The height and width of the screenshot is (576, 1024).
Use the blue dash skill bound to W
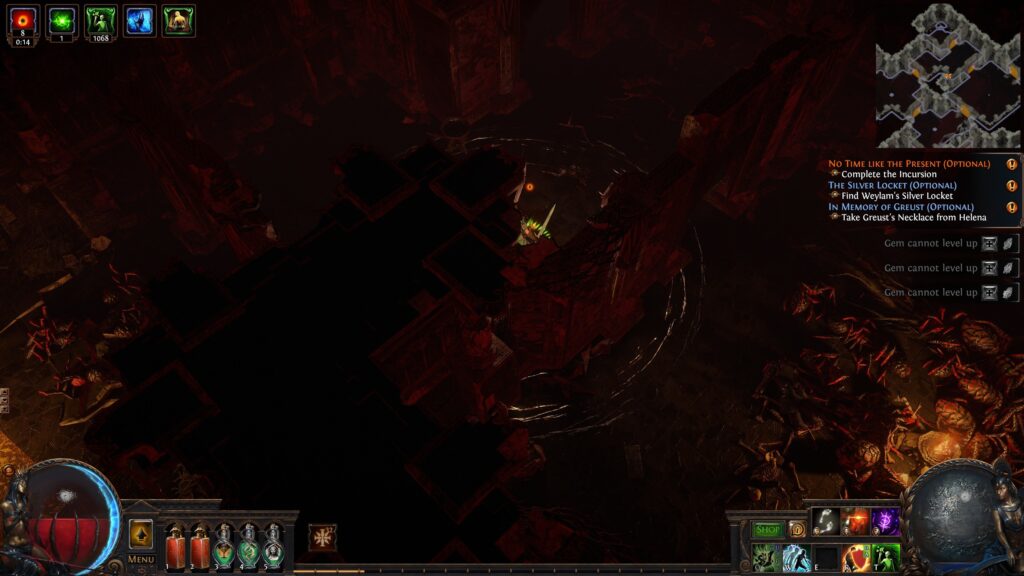pyautogui.click(x=796, y=558)
